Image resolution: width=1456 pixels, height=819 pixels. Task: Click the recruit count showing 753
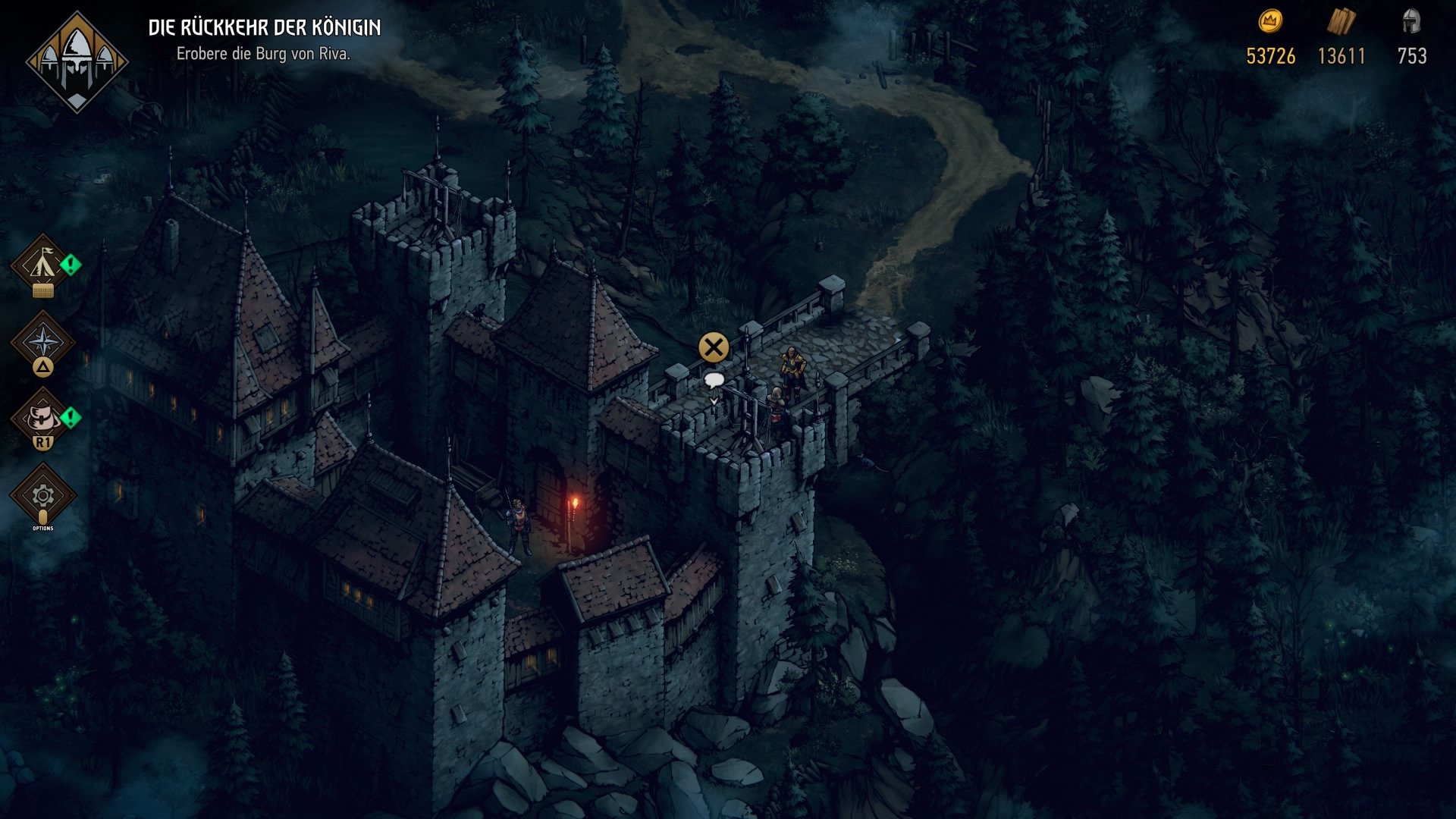(x=1412, y=55)
